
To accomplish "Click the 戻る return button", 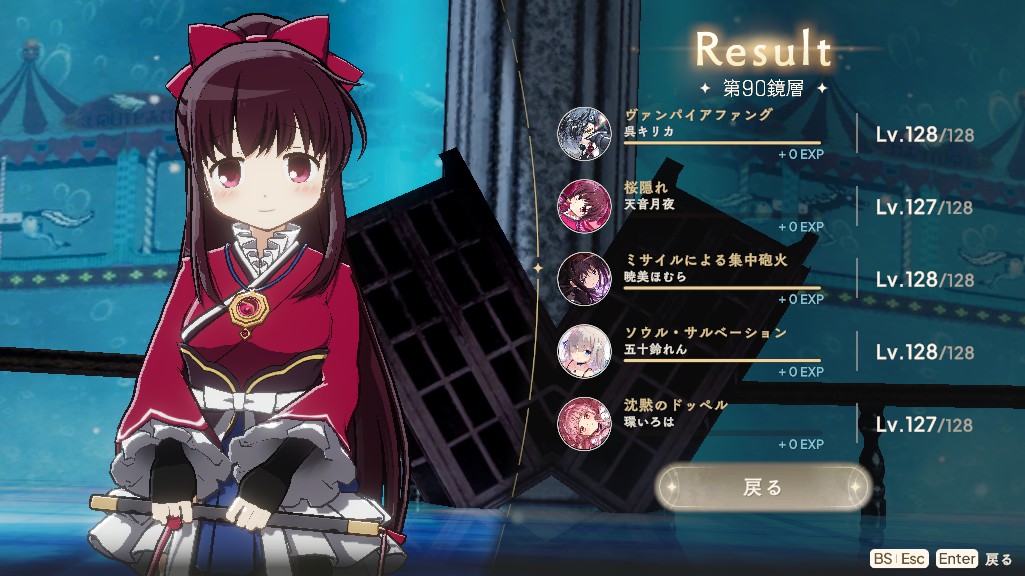I will (x=762, y=487).
